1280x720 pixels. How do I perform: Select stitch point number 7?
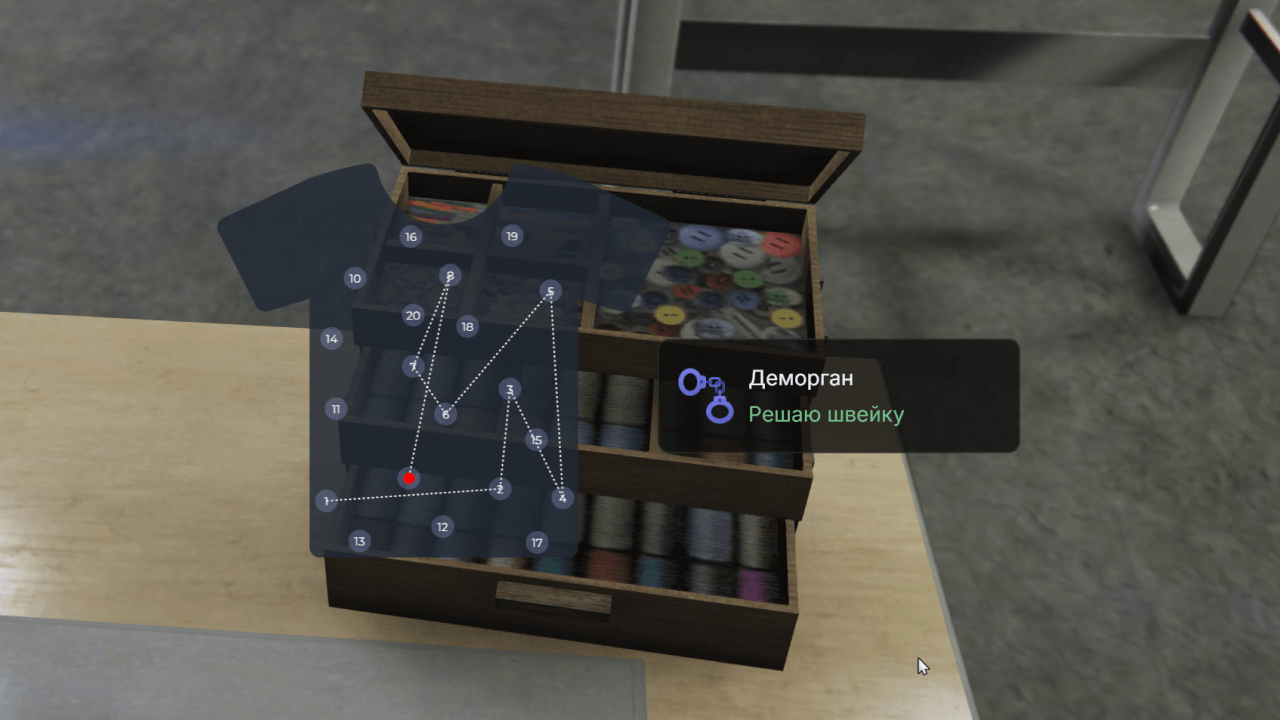point(414,367)
